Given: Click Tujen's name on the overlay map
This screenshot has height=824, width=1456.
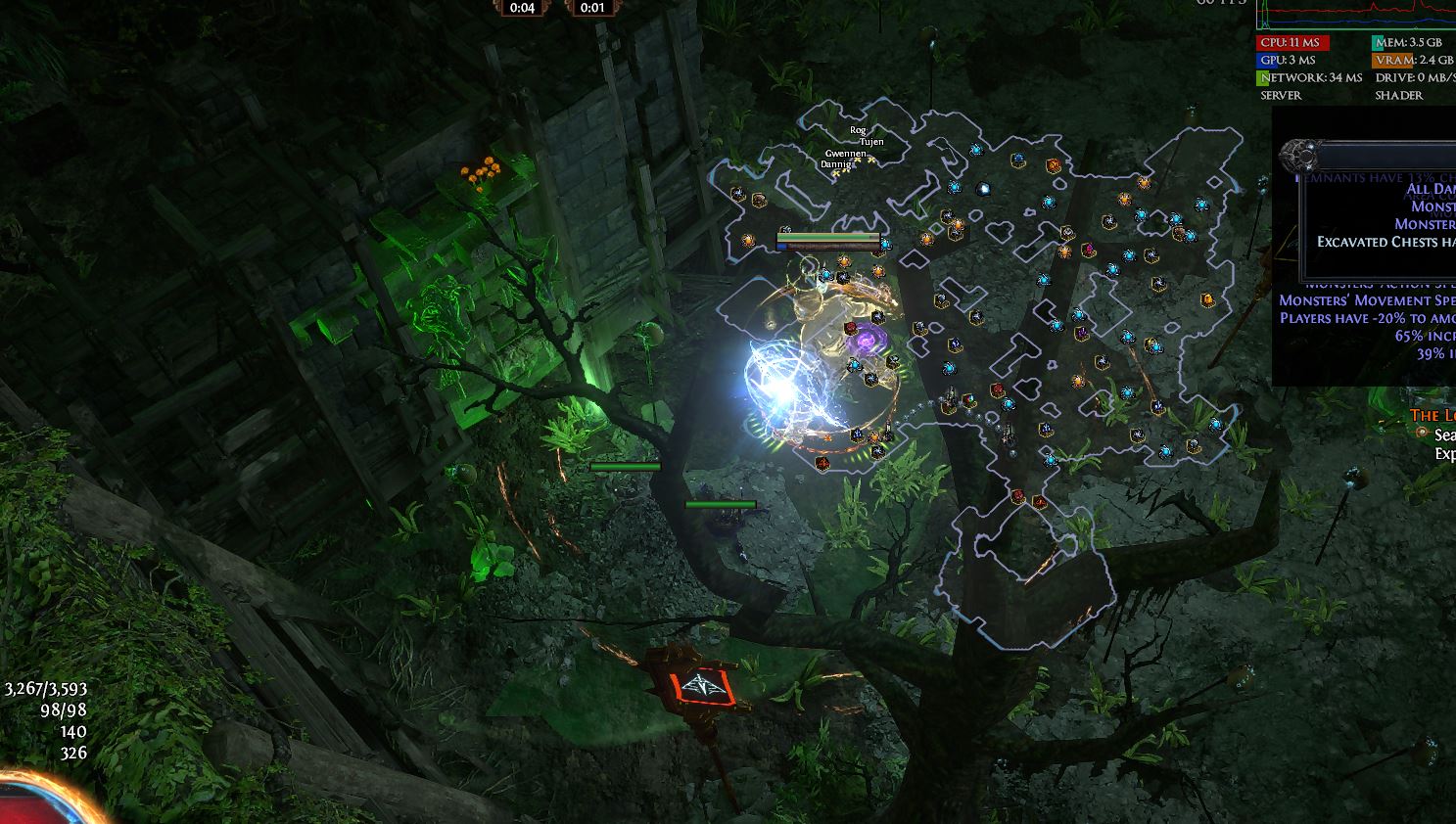Looking at the screenshot, I should (x=871, y=142).
